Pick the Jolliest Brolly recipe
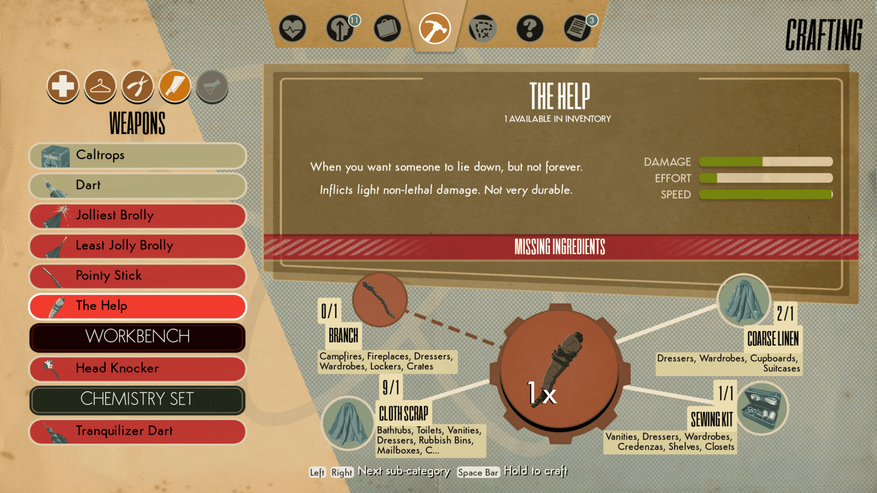877x493 pixels. (x=138, y=216)
